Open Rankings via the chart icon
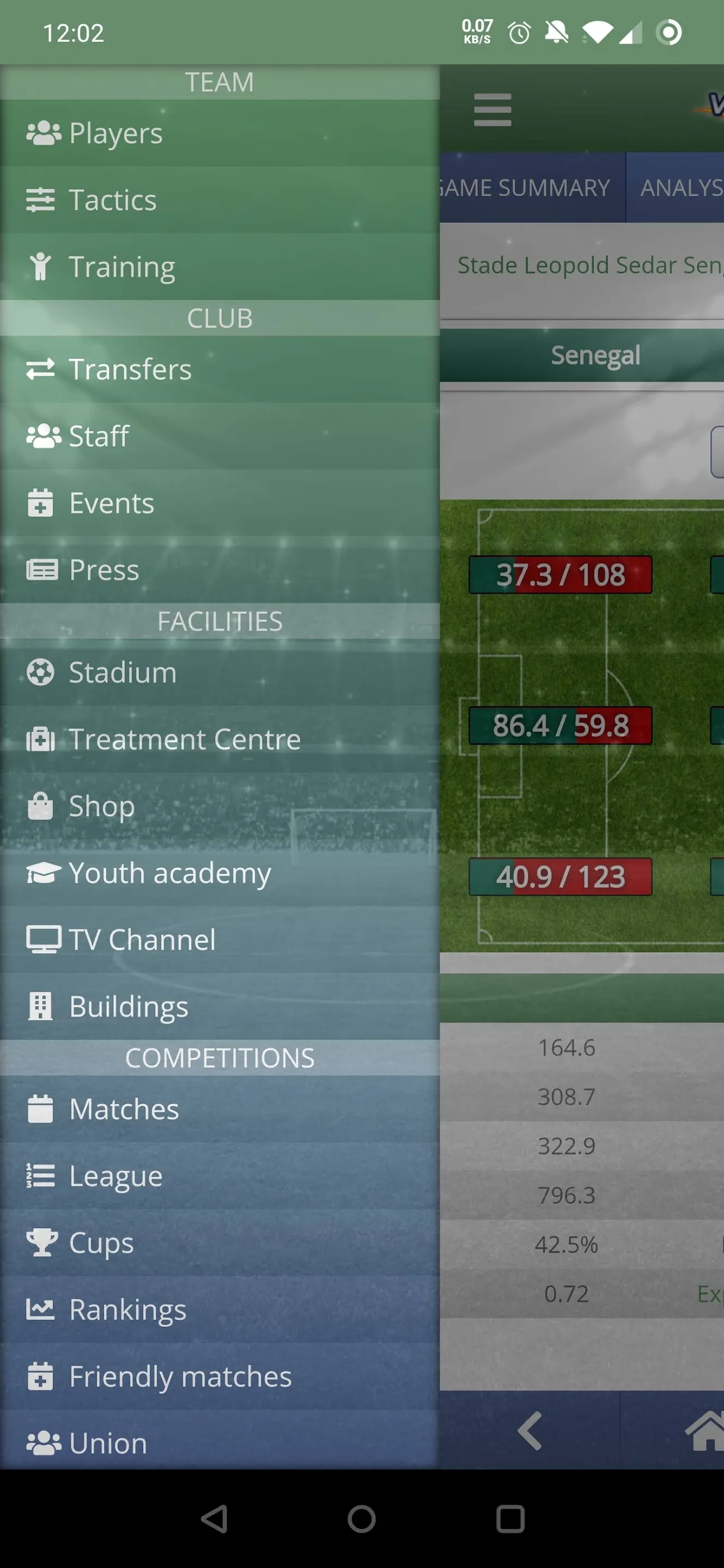The image size is (724, 1568). pos(41,1309)
